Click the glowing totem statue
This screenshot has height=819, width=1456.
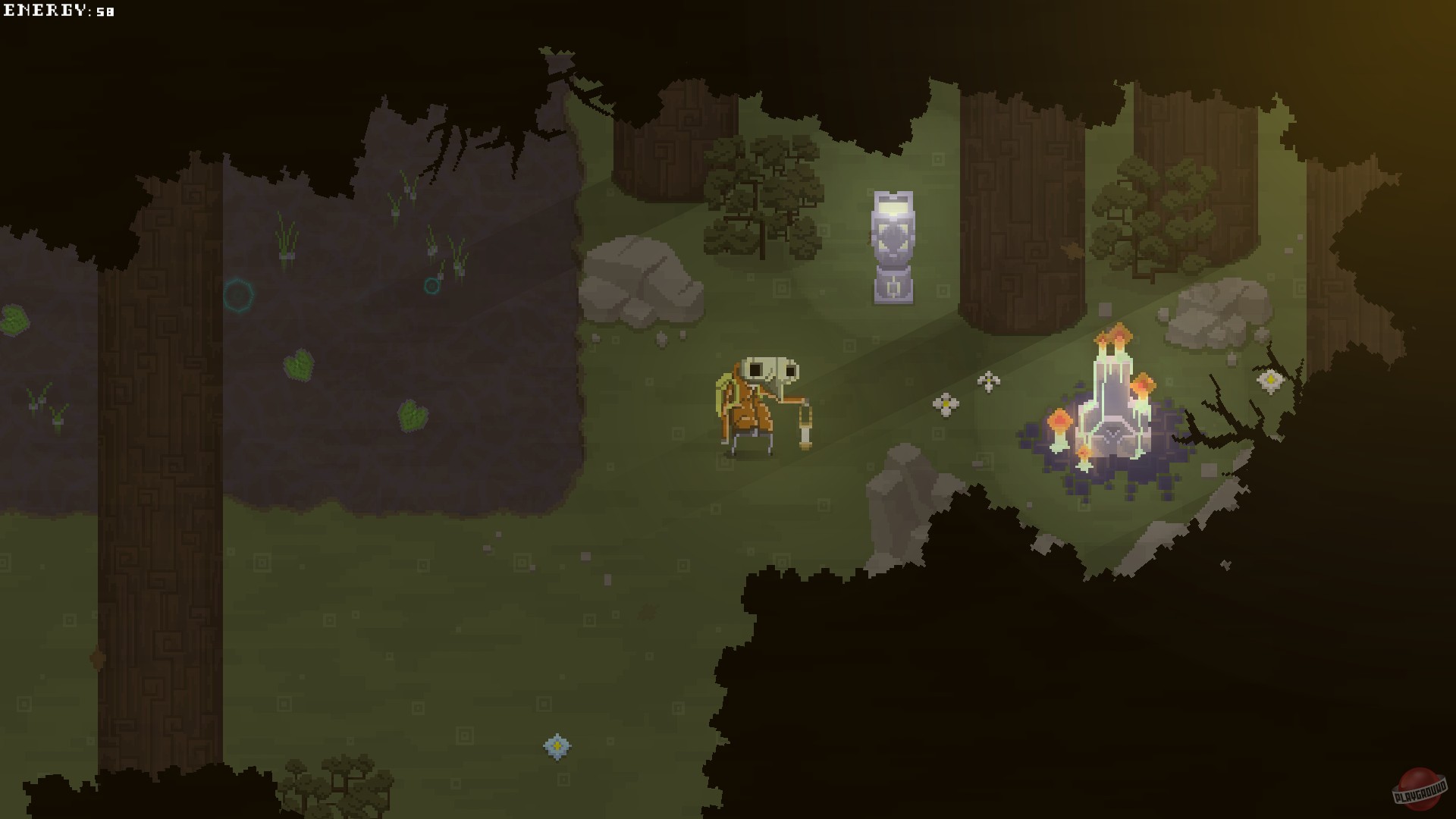[x=893, y=243]
